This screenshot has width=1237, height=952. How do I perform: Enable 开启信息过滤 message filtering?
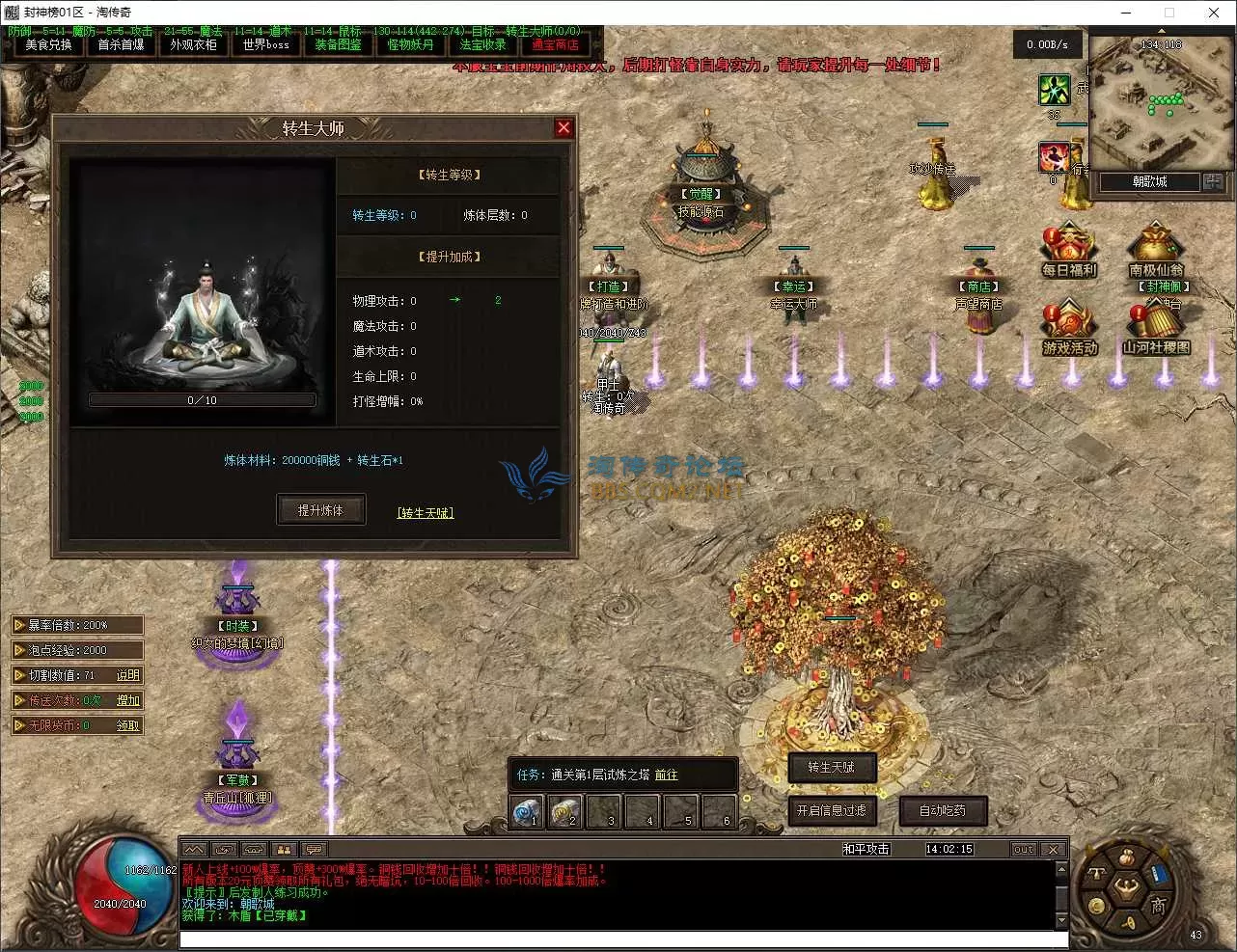tap(832, 812)
